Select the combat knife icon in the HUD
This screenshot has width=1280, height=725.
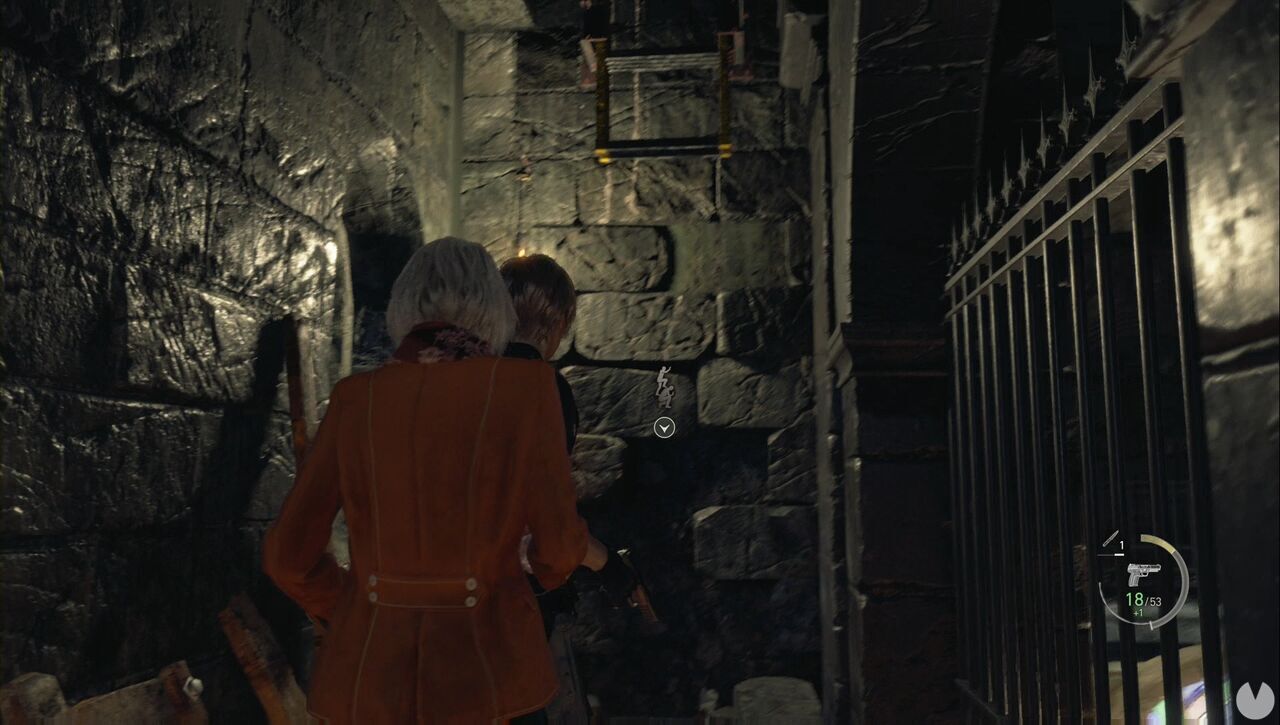coord(1110,540)
